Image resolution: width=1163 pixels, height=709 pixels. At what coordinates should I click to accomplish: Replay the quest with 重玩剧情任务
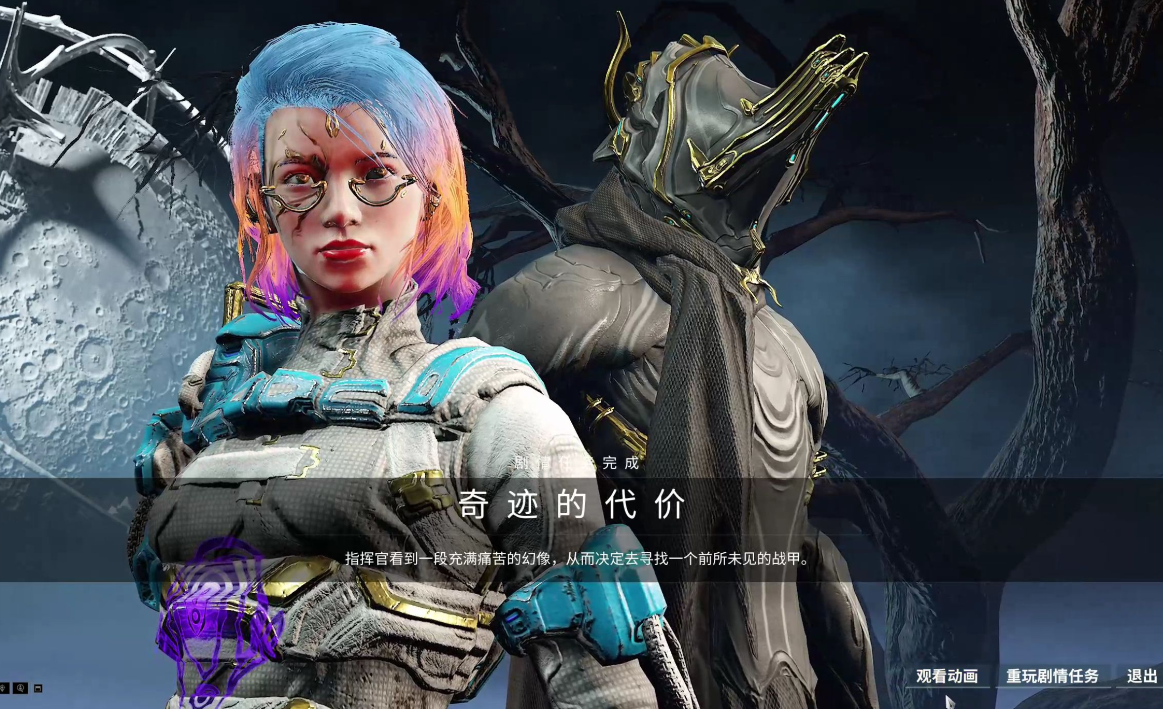pos(1052,676)
